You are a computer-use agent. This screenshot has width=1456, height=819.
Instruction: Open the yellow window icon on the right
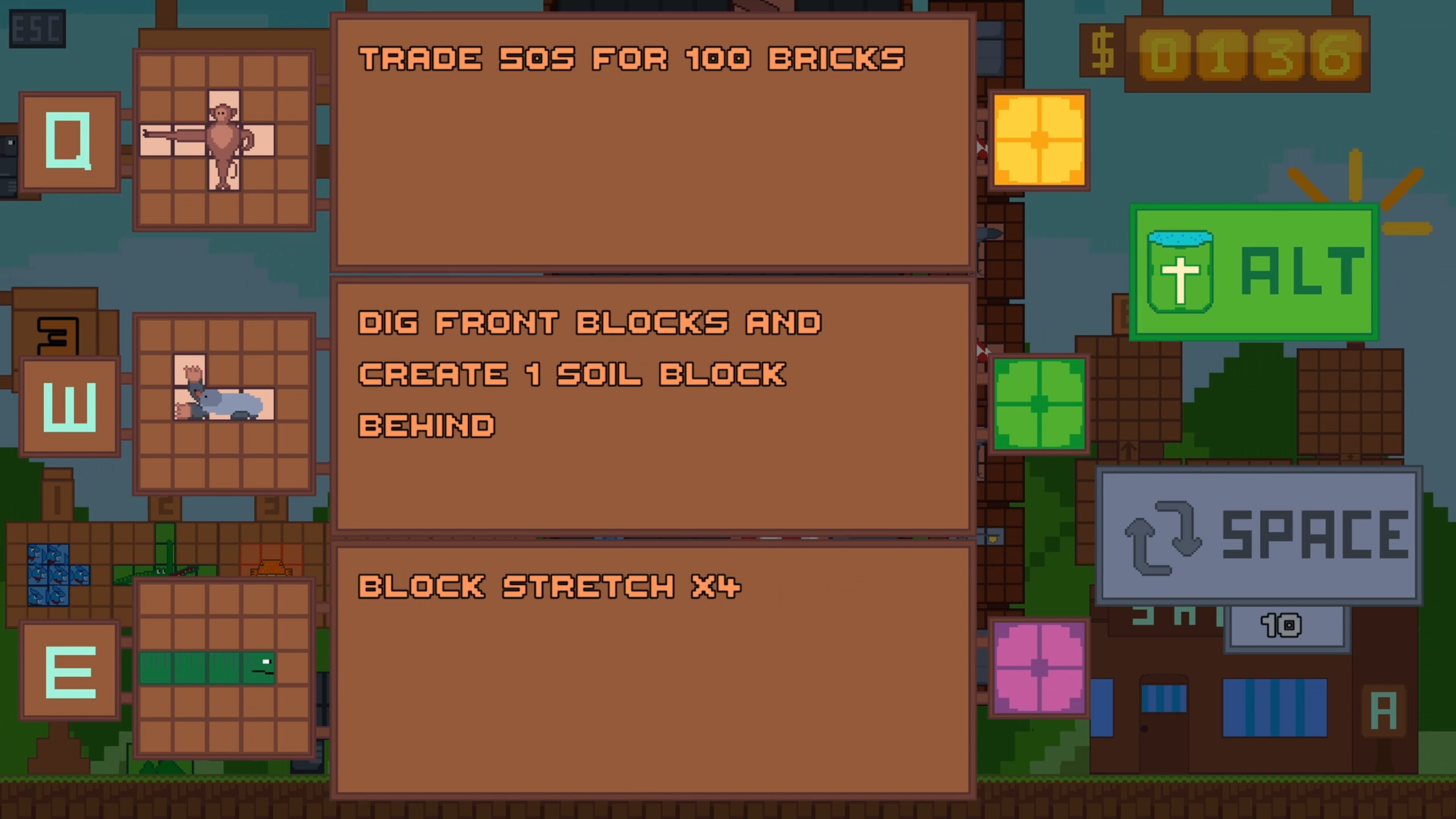(1040, 139)
